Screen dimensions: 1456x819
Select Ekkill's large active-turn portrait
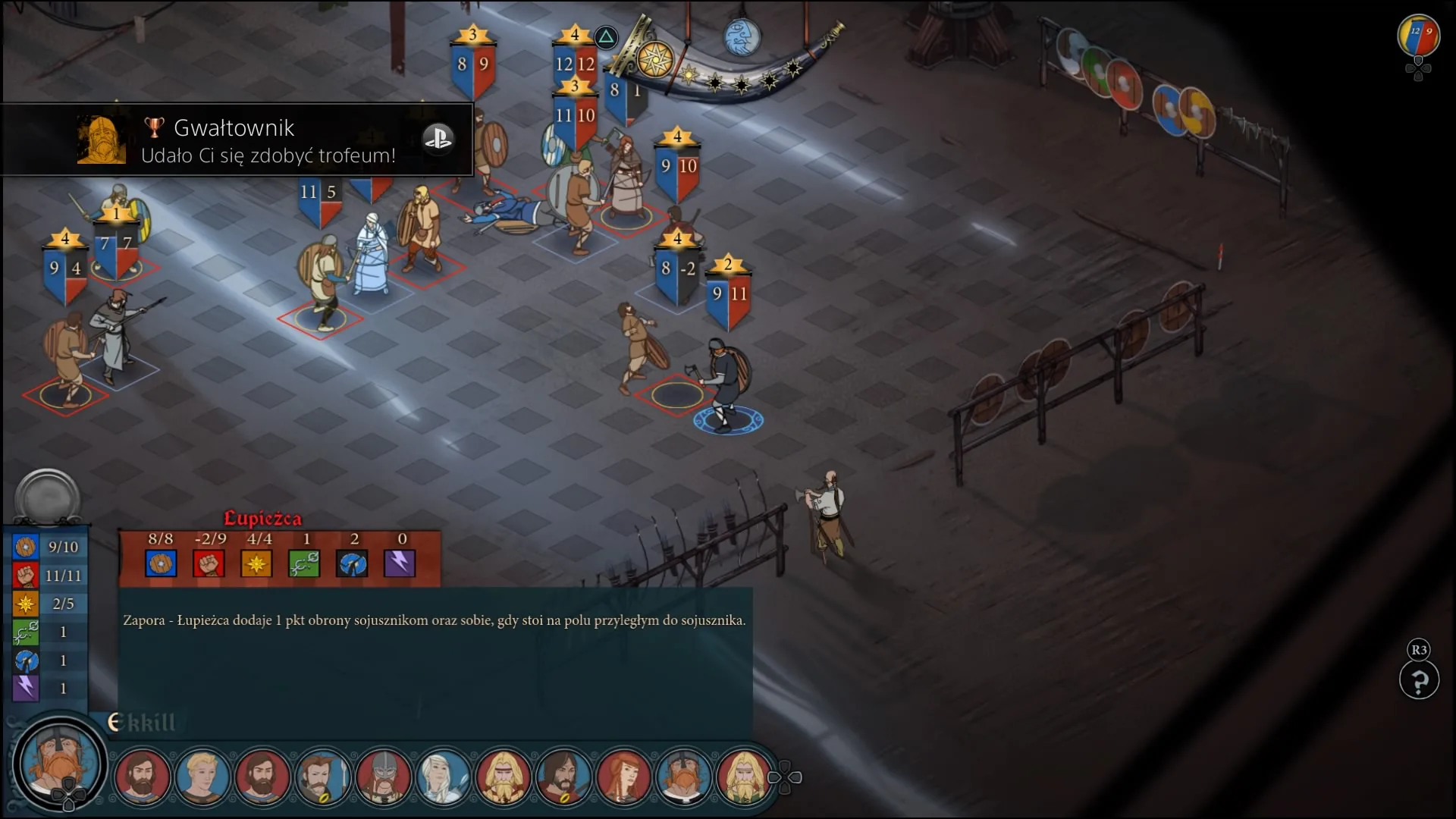[59, 763]
